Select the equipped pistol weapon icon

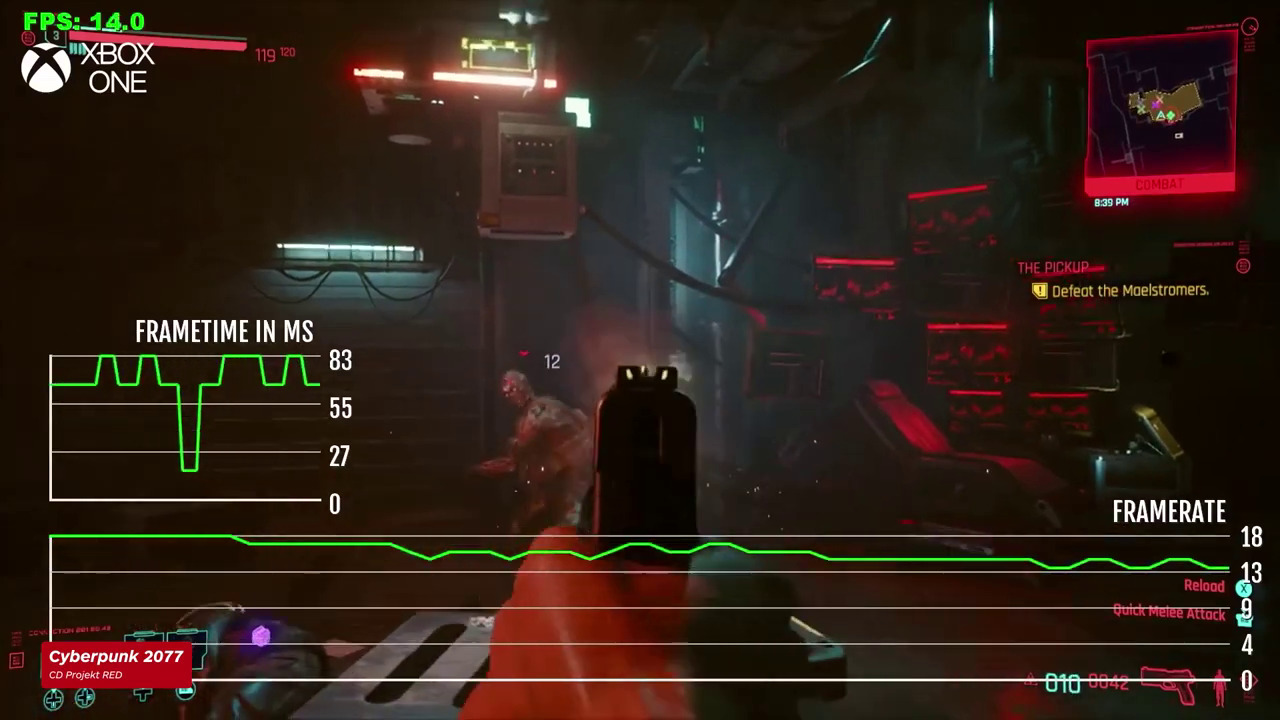click(x=1168, y=684)
